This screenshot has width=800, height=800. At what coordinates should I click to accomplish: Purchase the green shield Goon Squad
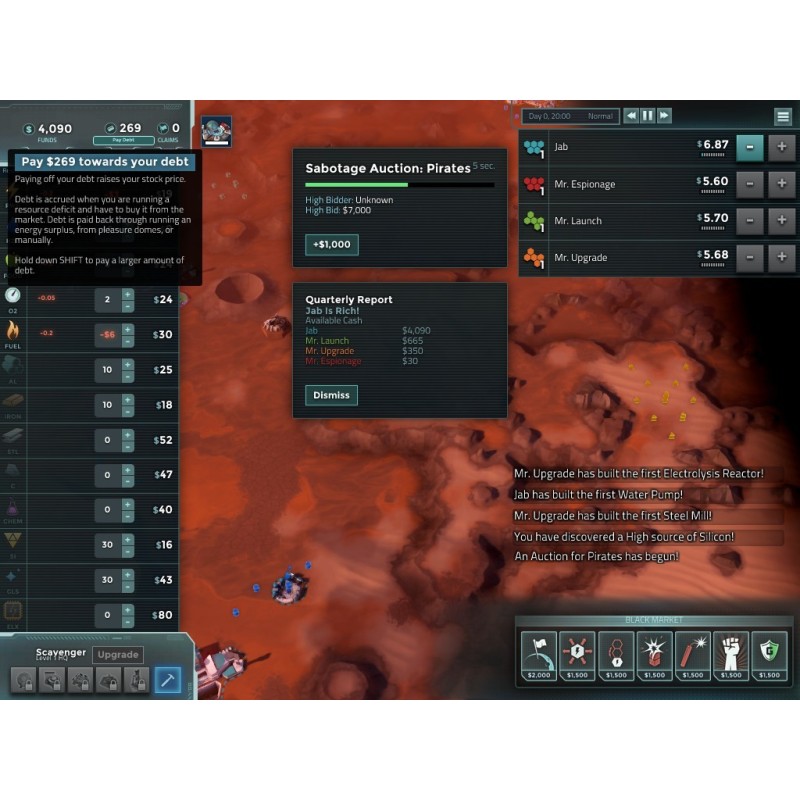[769, 657]
